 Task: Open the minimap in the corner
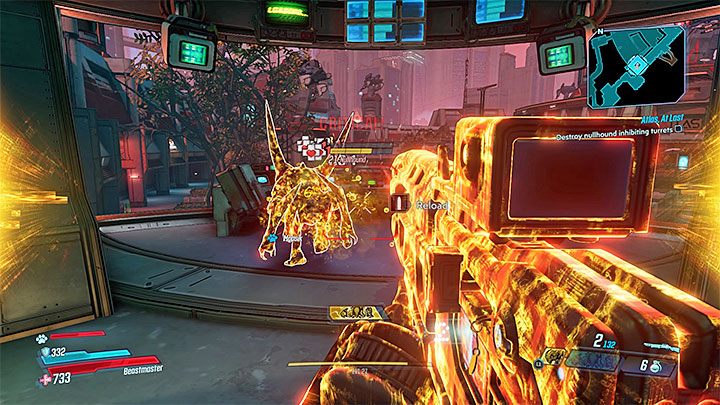tap(636, 66)
